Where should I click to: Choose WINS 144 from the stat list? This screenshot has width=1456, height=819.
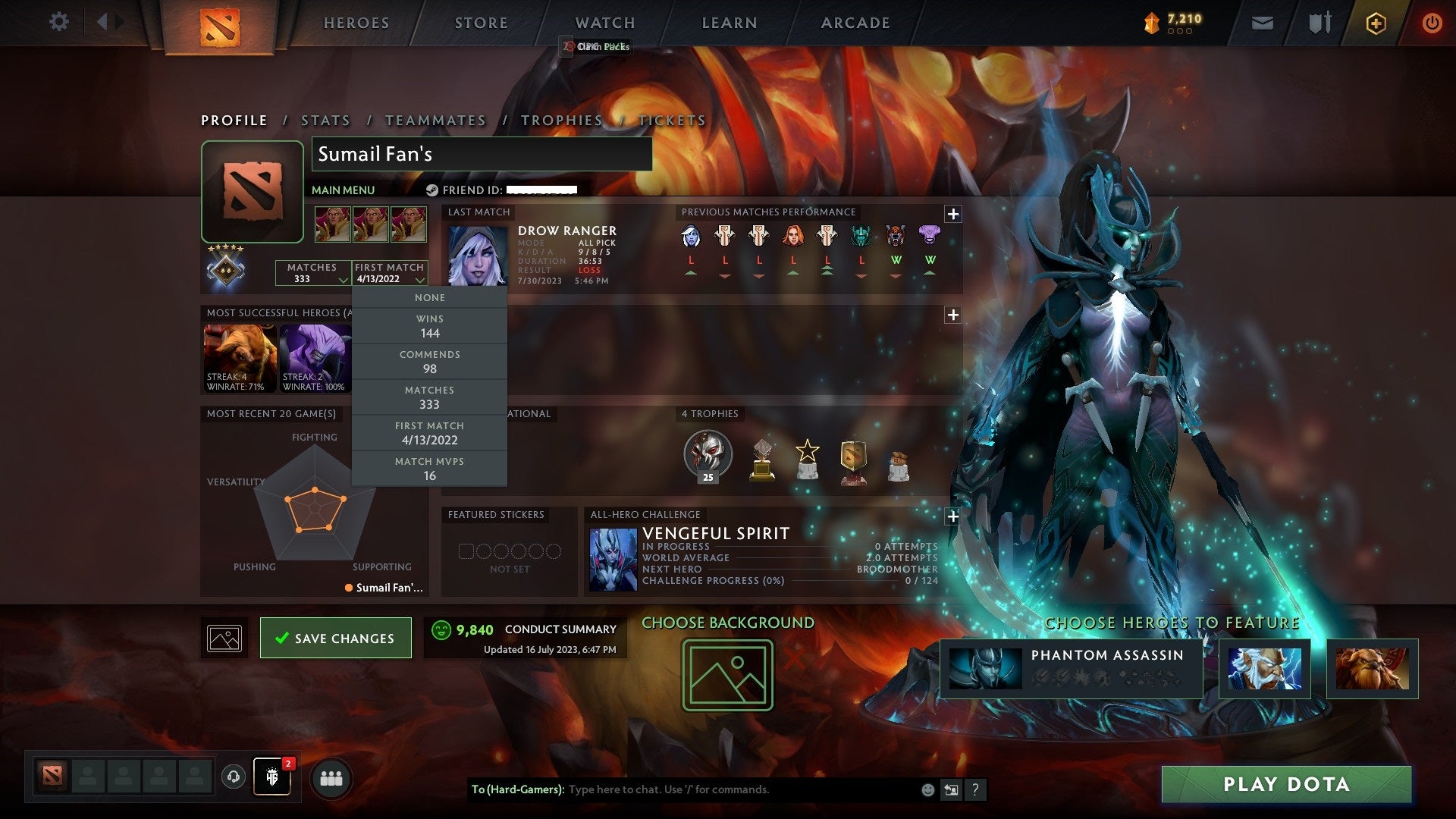pyautogui.click(x=429, y=326)
